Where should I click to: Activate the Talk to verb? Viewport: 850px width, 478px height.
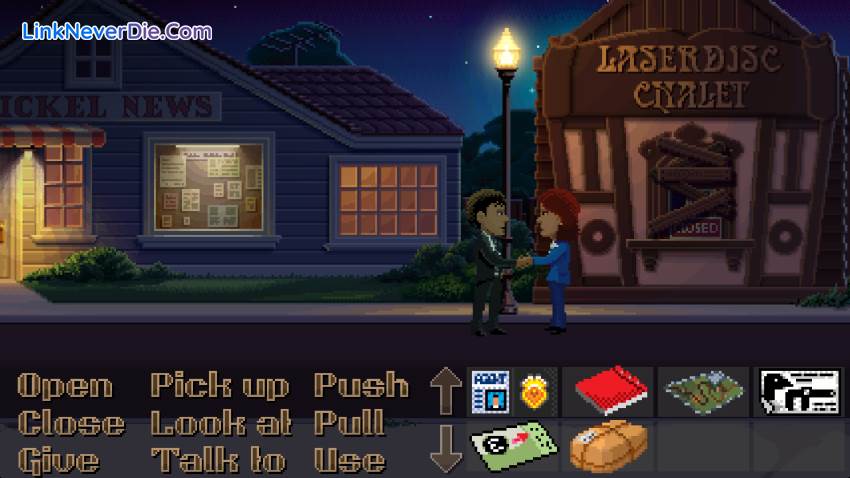pos(218,460)
